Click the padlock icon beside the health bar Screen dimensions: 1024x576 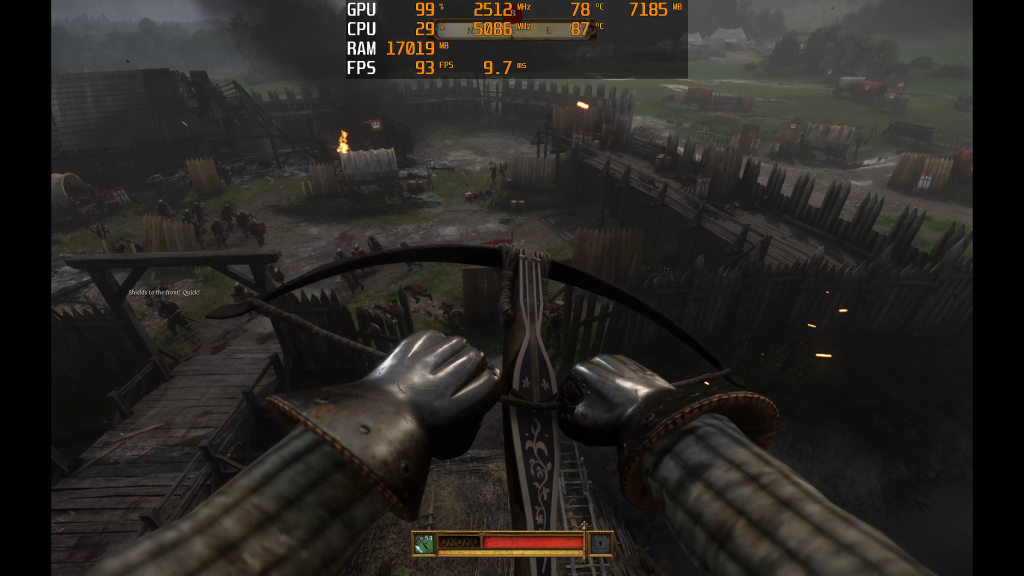click(x=600, y=543)
